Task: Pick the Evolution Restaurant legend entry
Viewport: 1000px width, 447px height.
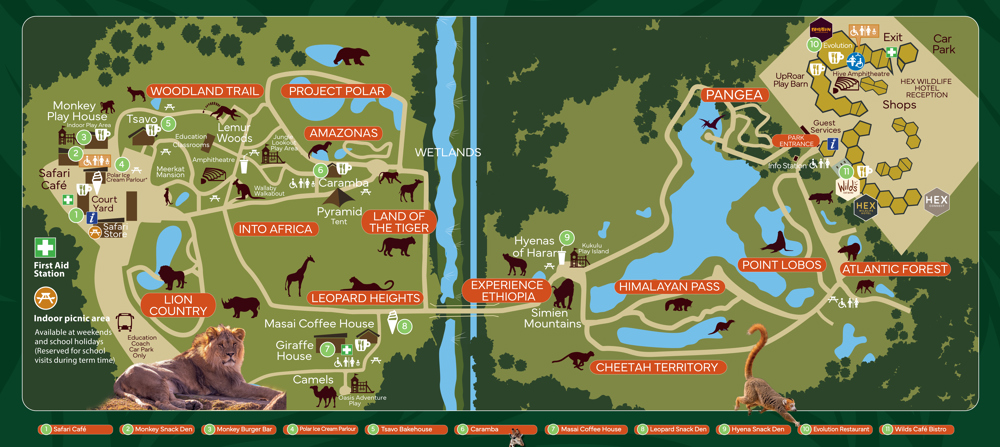Action: pyautogui.click(x=834, y=429)
